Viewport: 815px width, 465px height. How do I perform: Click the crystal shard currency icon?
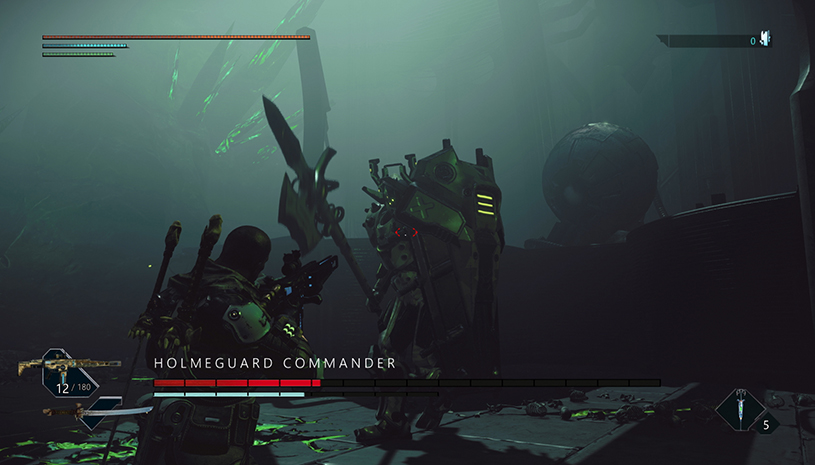coord(765,40)
